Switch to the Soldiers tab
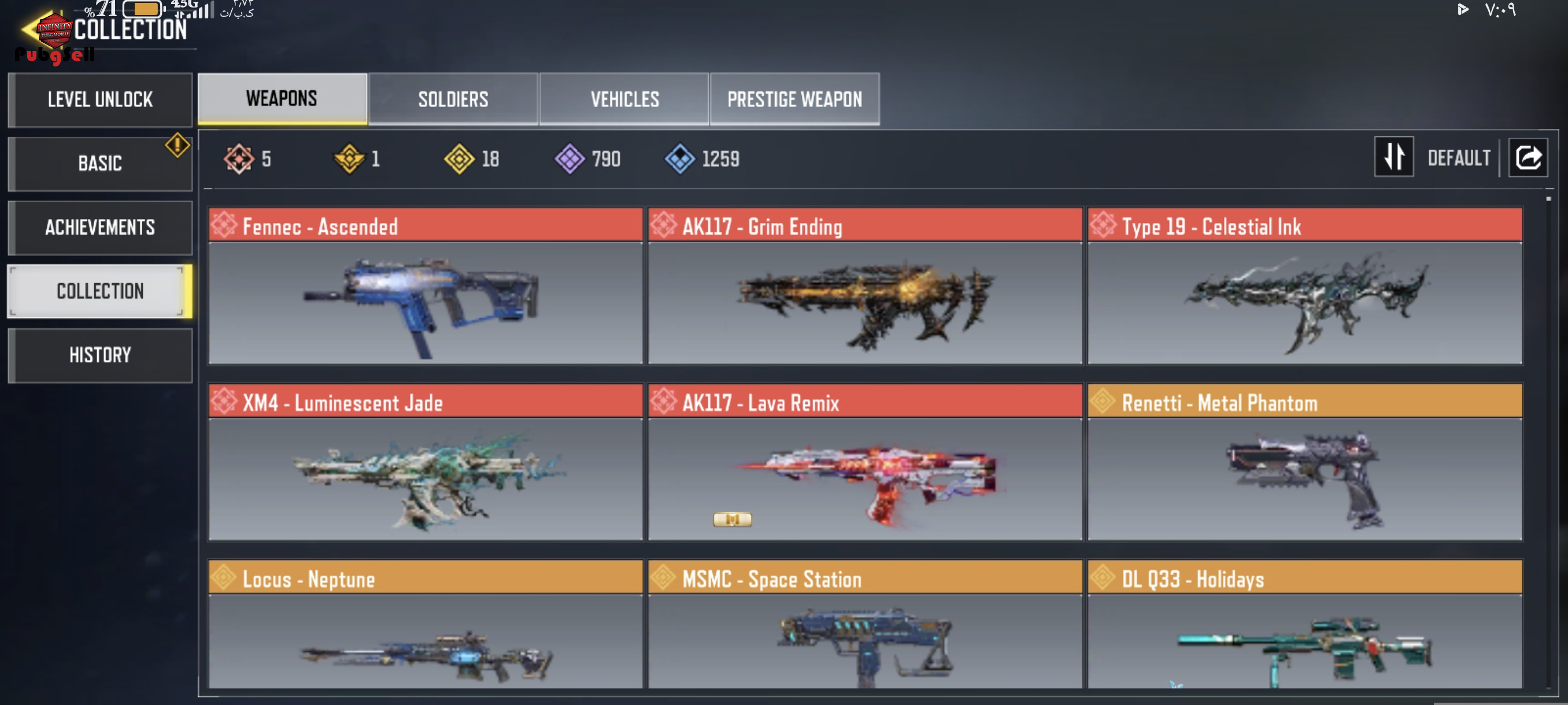This screenshot has height=705, width=1568. coord(453,99)
